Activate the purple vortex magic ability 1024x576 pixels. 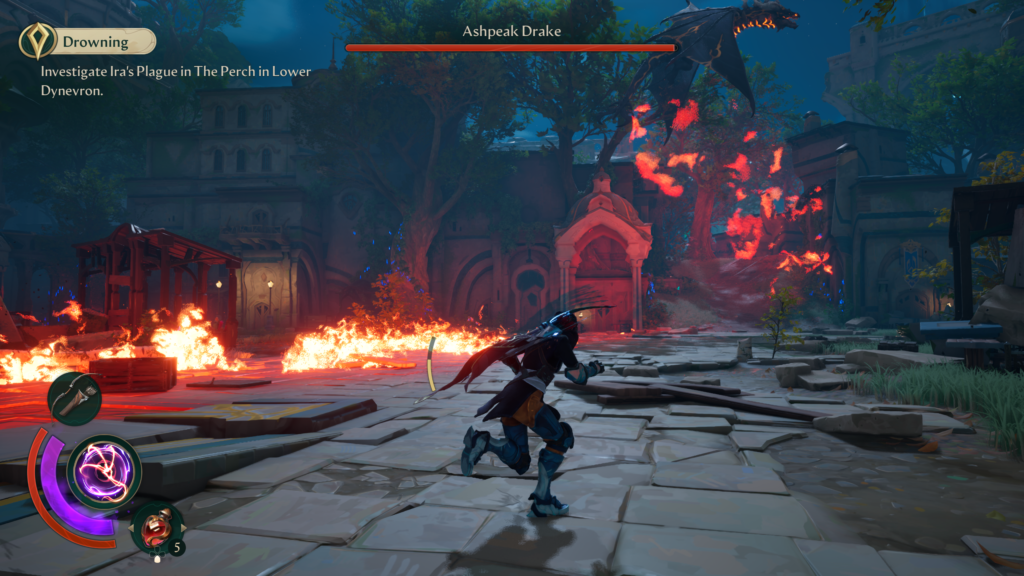click(x=104, y=471)
